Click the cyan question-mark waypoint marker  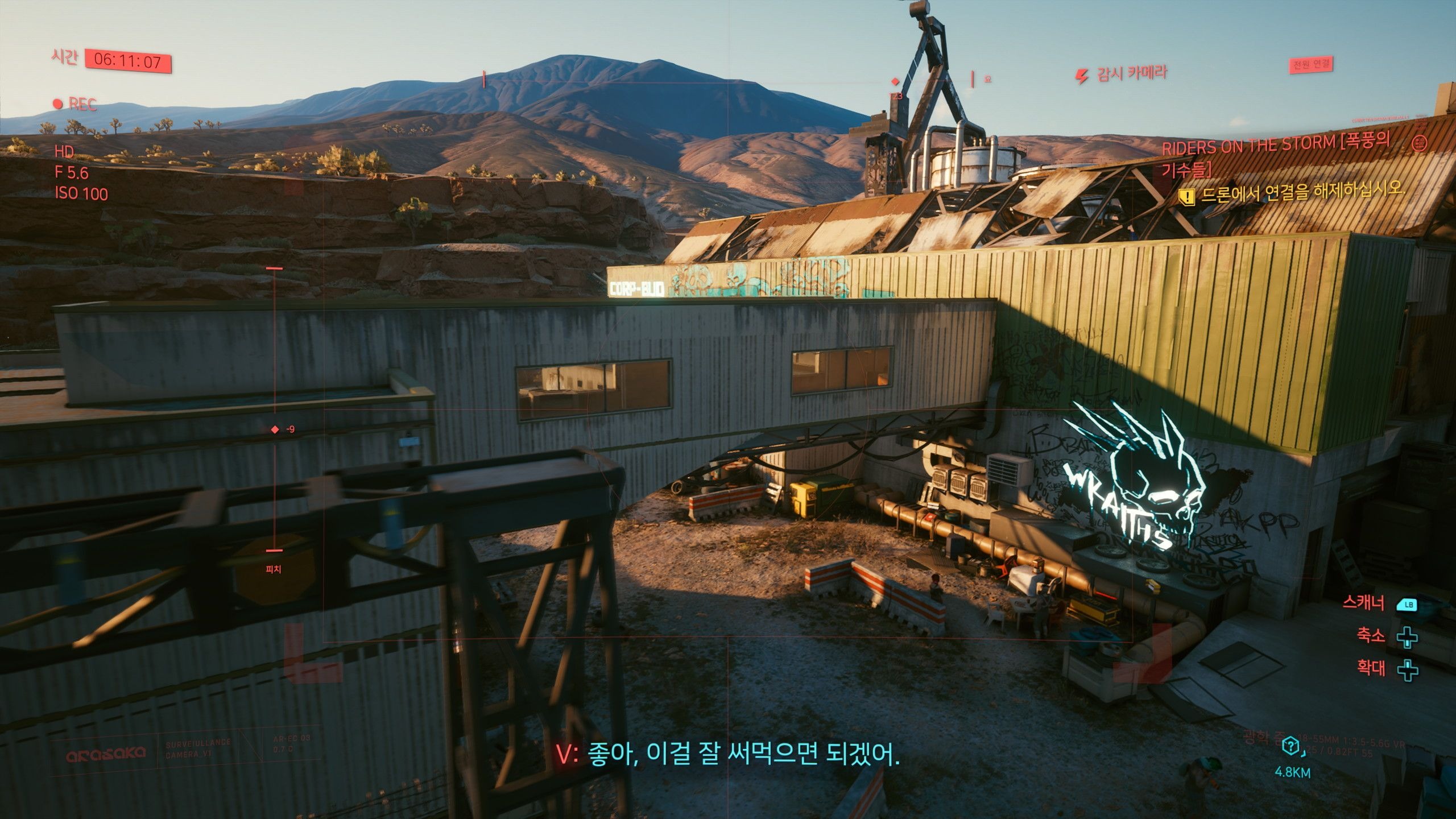click(1292, 746)
